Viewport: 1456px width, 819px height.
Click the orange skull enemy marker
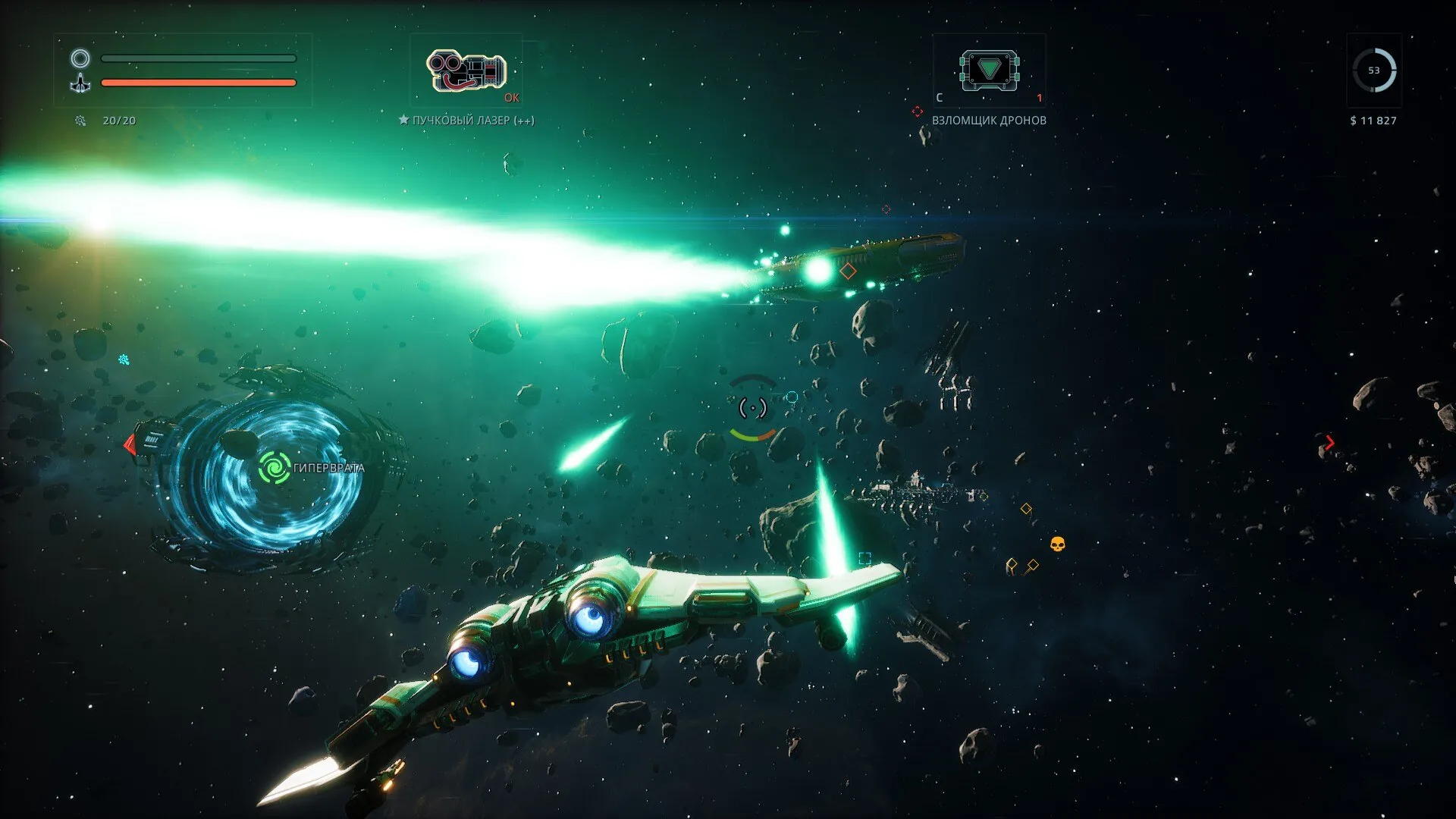(1057, 544)
